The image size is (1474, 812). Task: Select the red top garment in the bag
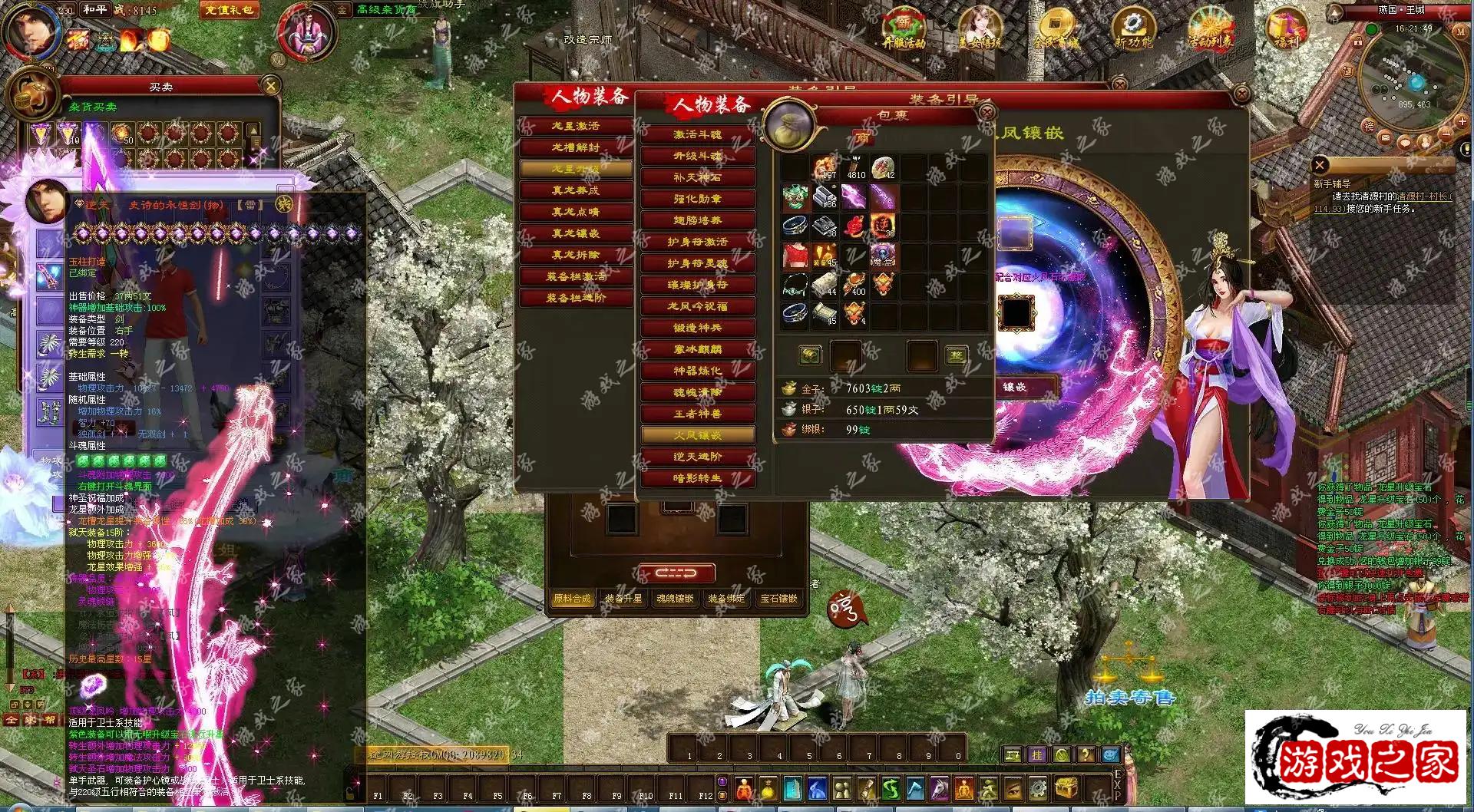(795, 256)
